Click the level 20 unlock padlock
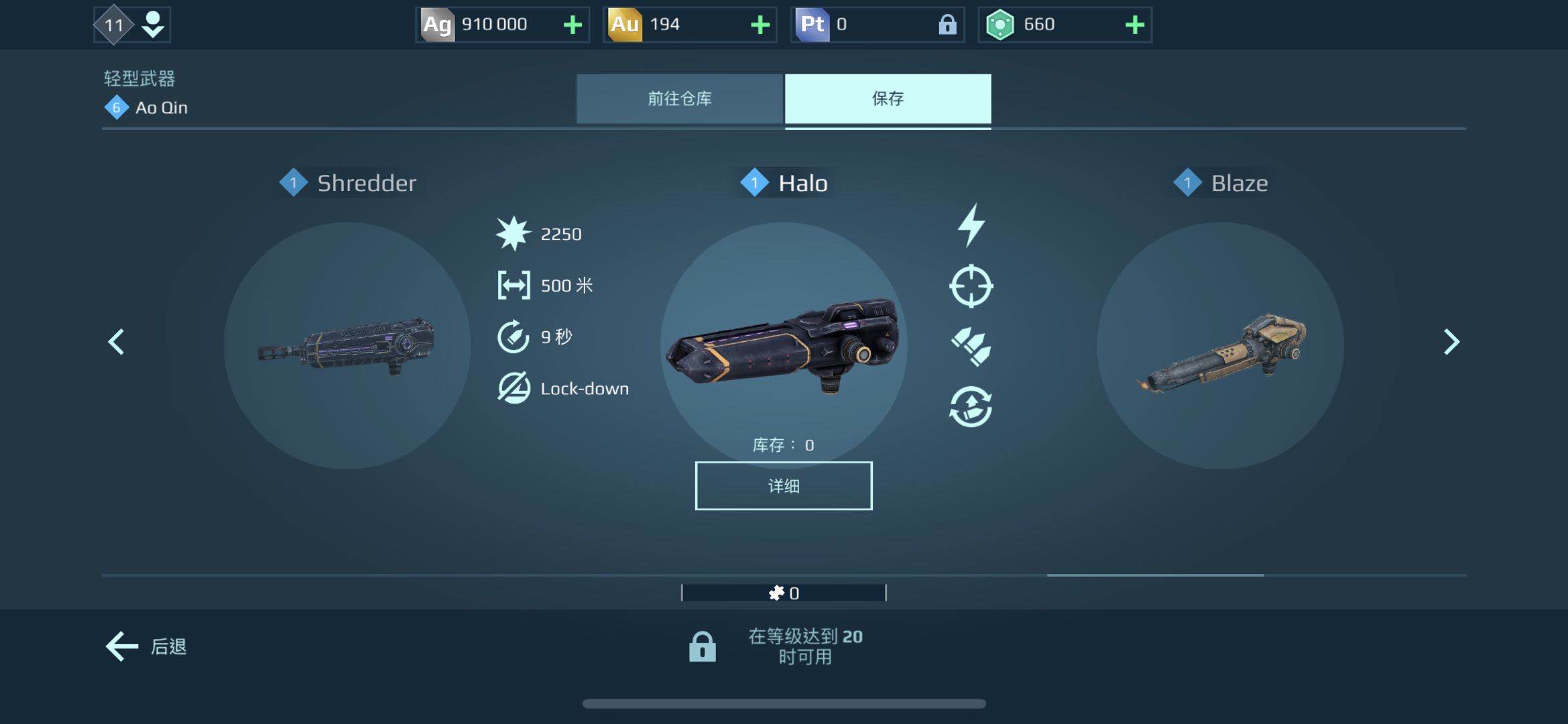This screenshot has height=724, width=1568. click(x=702, y=647)
